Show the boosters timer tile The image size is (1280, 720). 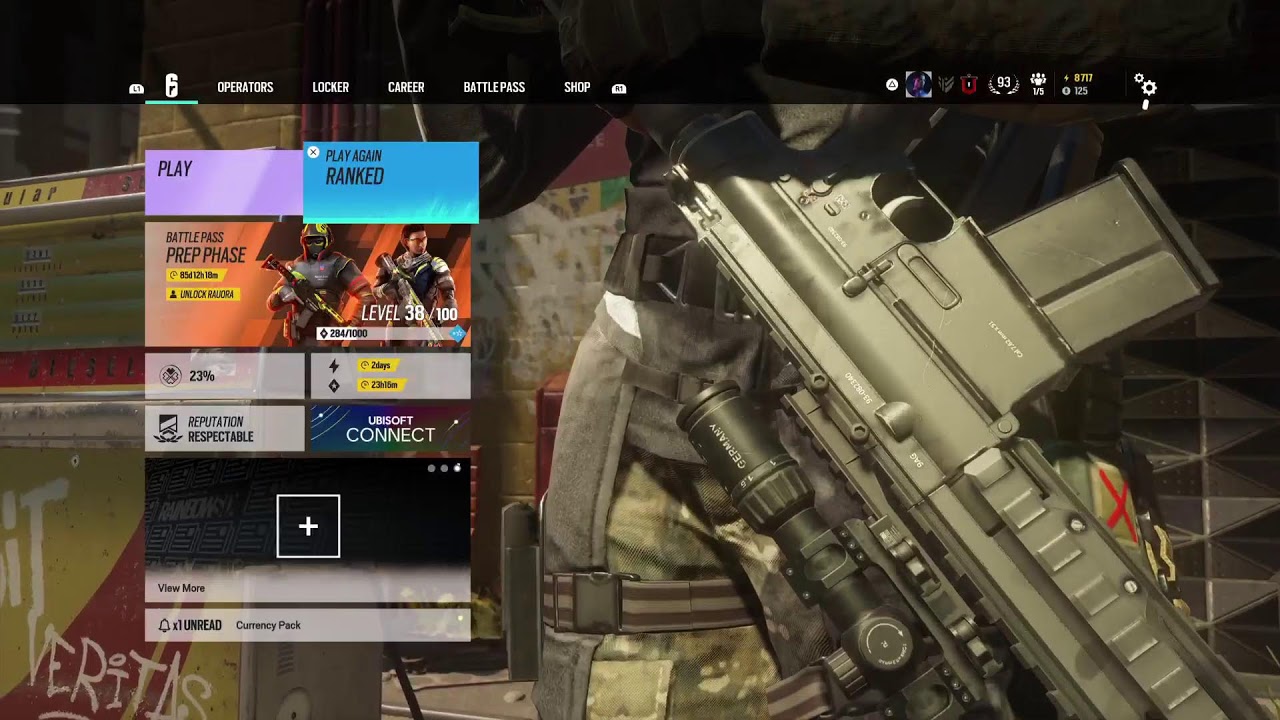tap(390, 376)
